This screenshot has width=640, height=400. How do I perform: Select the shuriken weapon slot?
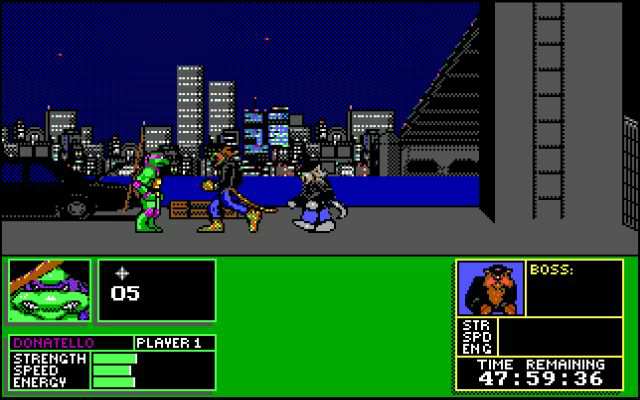pos(156,290)
